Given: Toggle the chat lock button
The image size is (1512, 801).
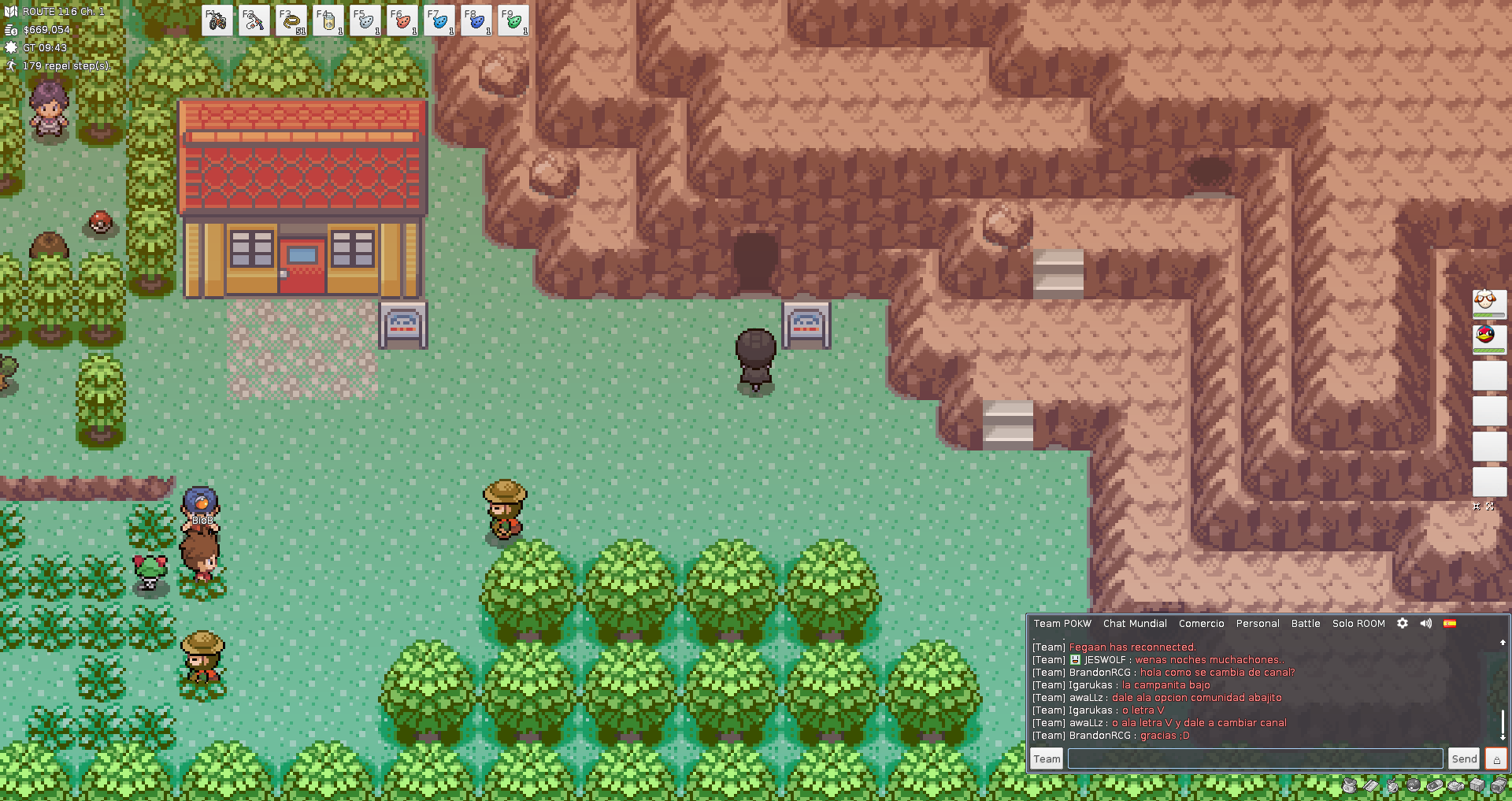Looking at the screenshot, I should [1496, 759].
